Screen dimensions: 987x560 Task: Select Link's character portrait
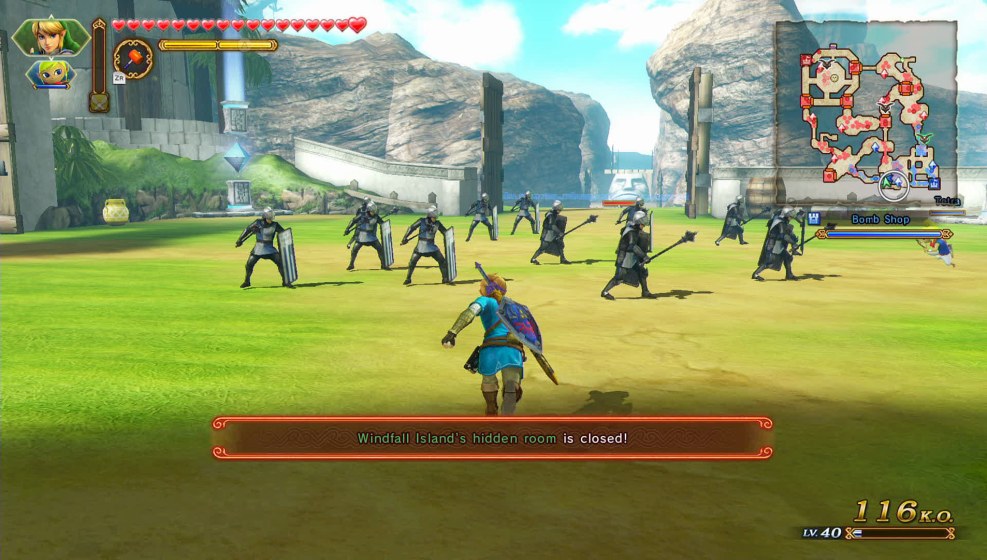coord(50,37)
